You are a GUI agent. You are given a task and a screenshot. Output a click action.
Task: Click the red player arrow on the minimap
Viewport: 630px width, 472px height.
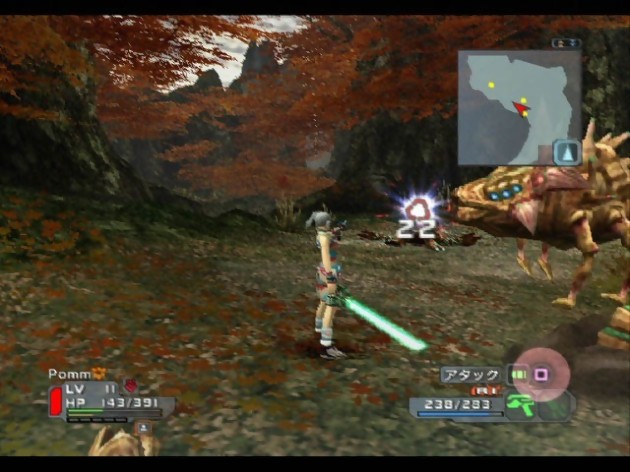(x=520, y=107)
